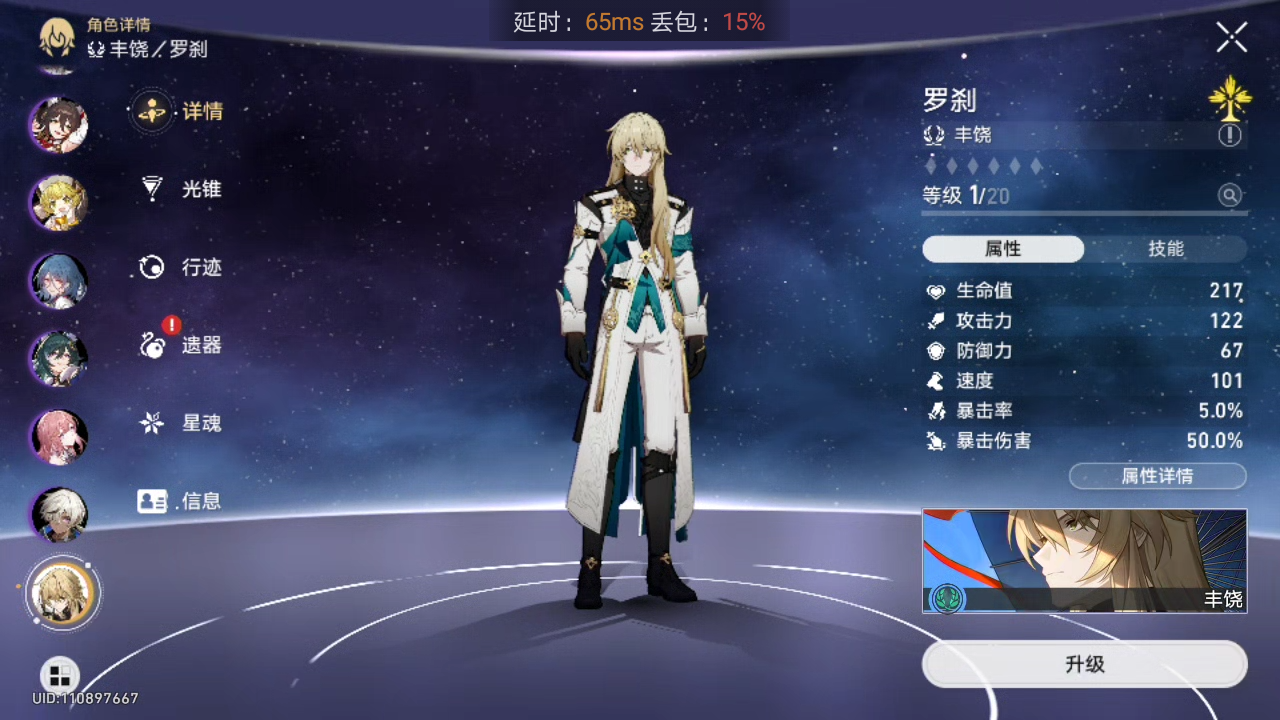Viewport: 1280px width, 720px height.
Task: Open the 行迹 traces section
Action: [x=181, y=267]
